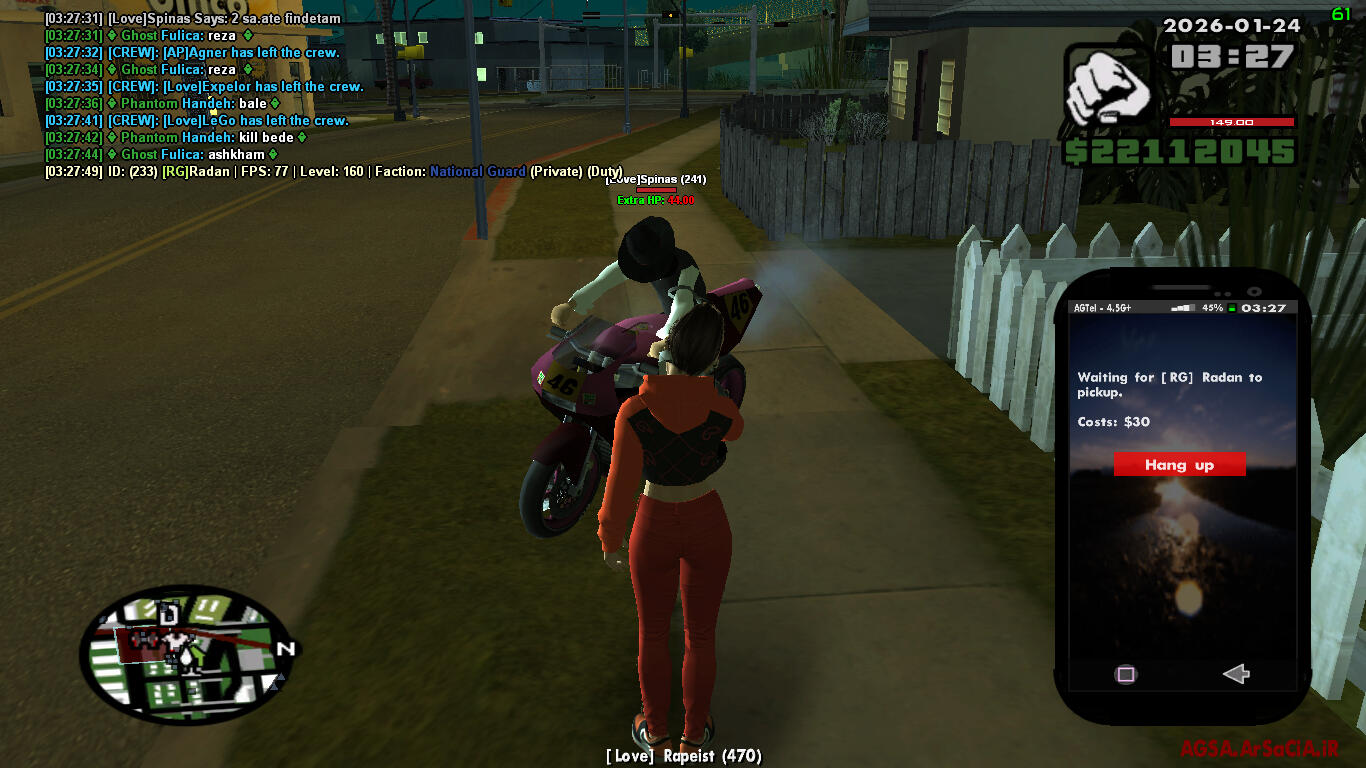Select the fist weapon icon
The width and height of the screenshot is (1366, 768).
(x=1106, y=92)
